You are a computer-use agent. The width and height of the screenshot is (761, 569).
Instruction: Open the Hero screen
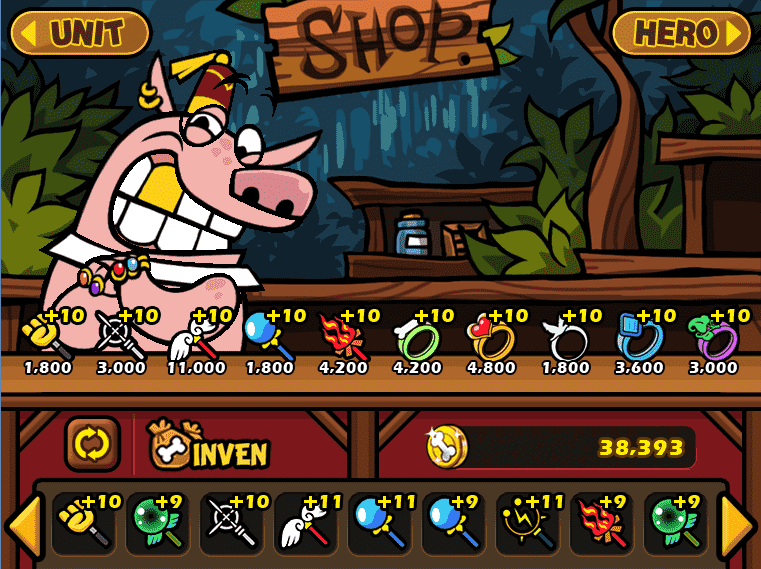[680, 33]
